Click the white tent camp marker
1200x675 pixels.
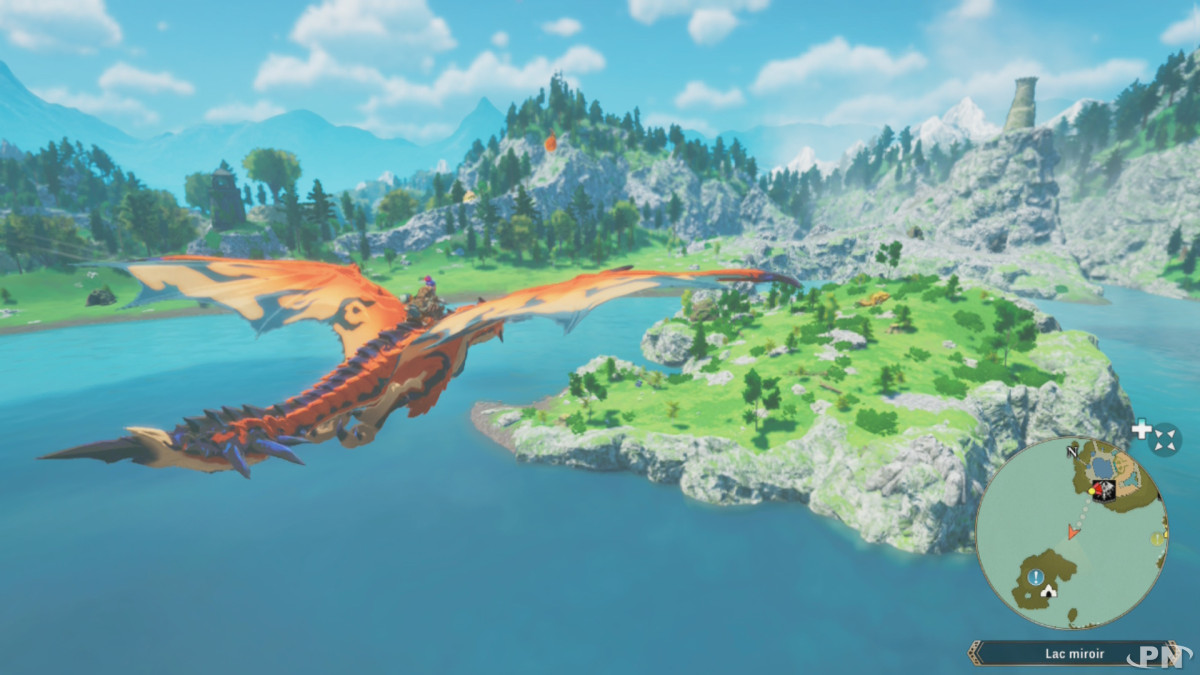coord(1048,590)
